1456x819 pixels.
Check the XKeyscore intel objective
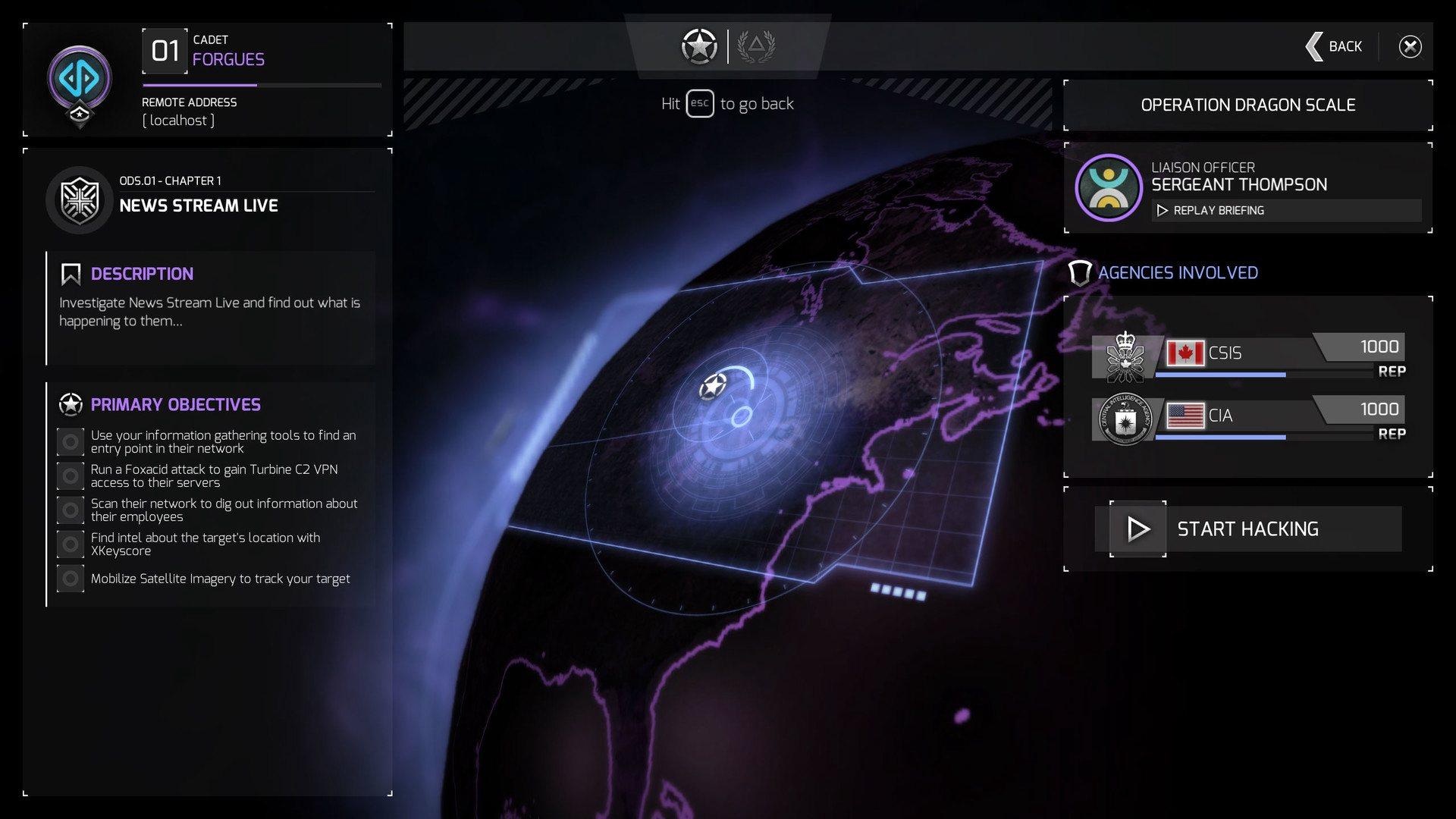(x=71, y=544)
